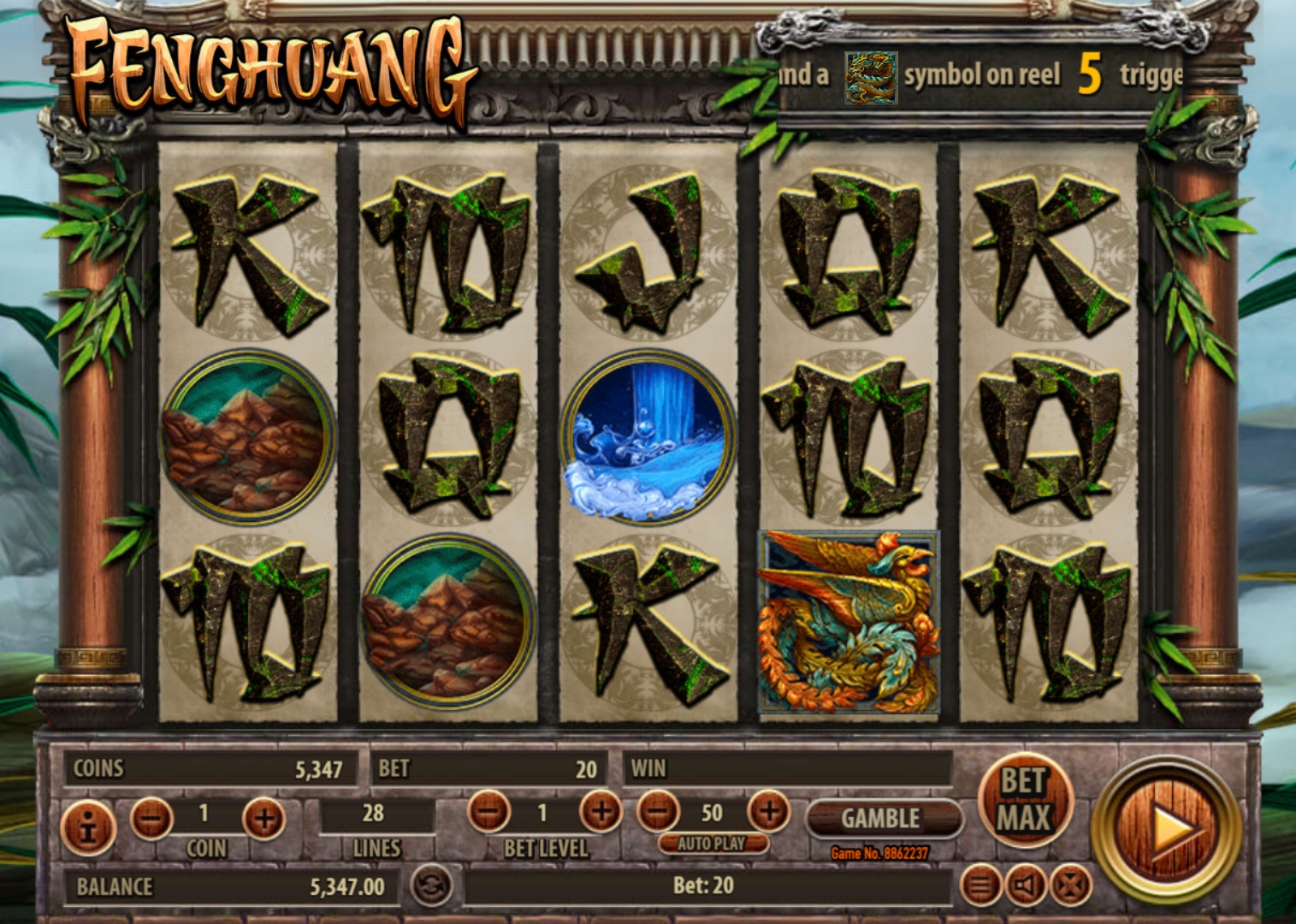Screen dimensions: 1296x924
Task: Activate the Bet Max button
Action: click(x=1024, y=799)
